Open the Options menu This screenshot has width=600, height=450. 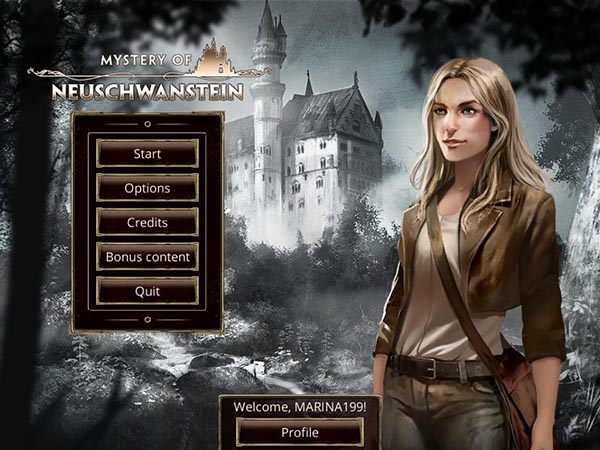click(147, 188)
